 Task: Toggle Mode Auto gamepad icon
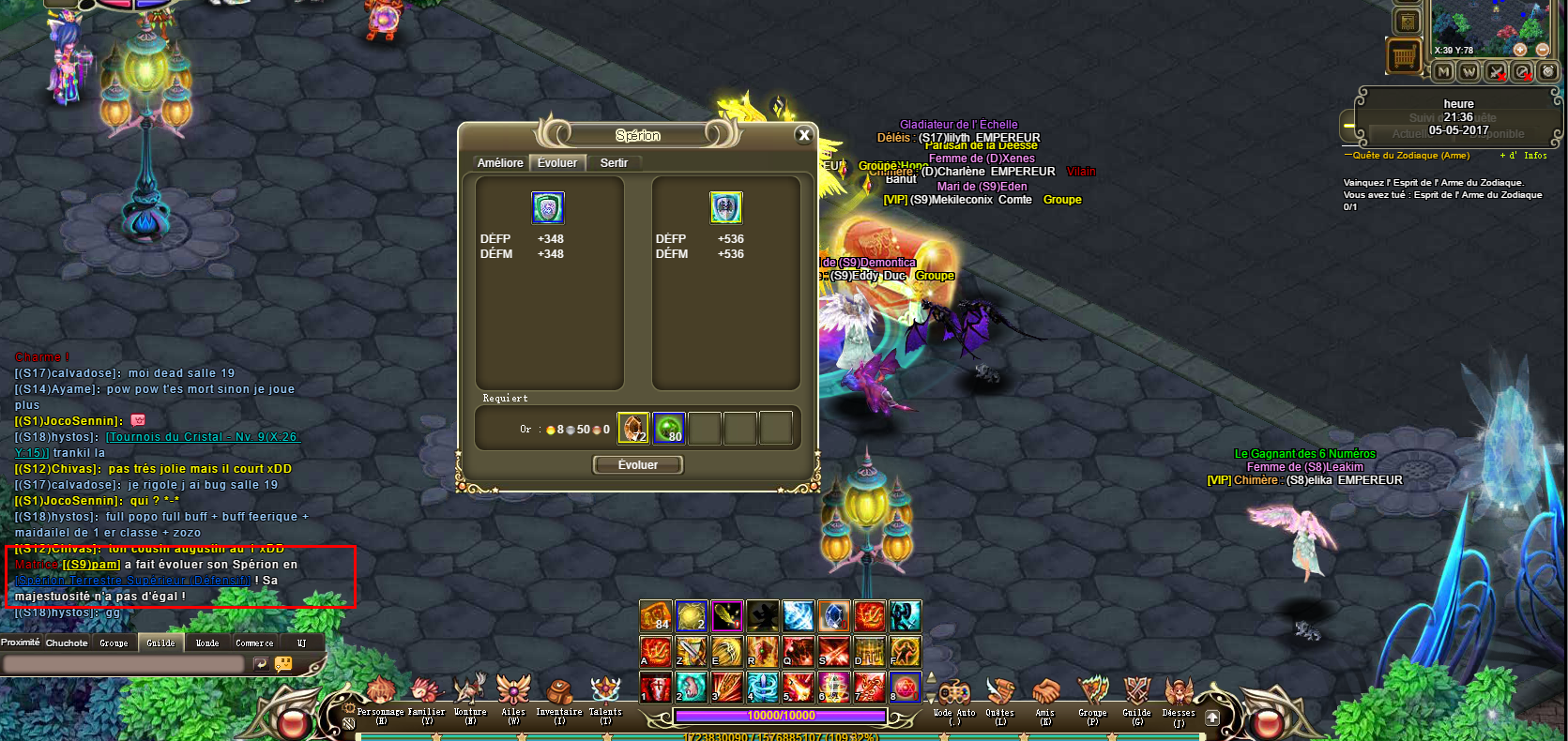pyautogui.click(x=954, y=697)
